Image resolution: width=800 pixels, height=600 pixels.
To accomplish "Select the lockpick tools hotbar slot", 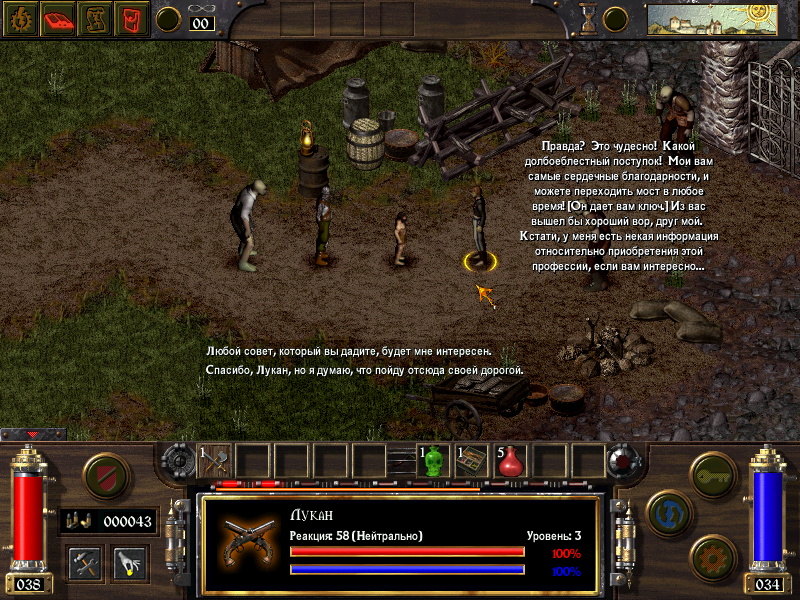I will click(216, 461).
